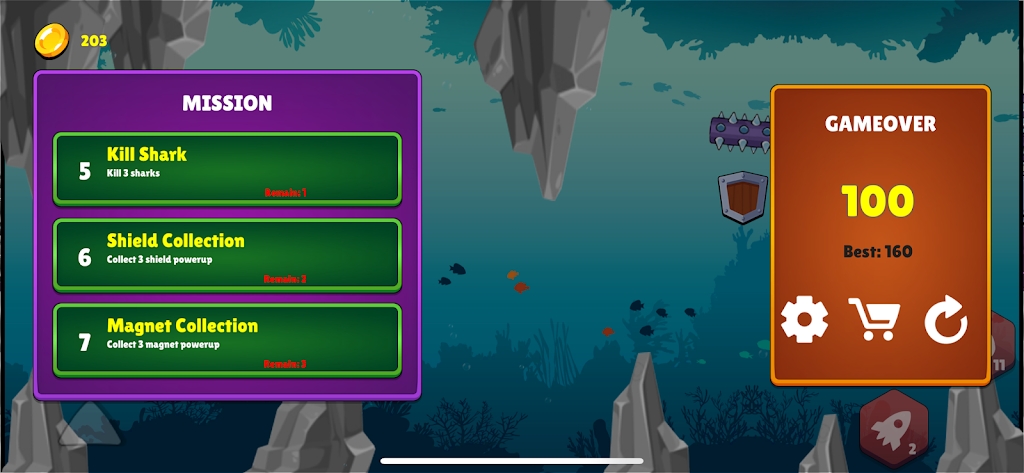Open settings with the gear icon
This screenshot has height=473, width=1024.
point(804,321)
